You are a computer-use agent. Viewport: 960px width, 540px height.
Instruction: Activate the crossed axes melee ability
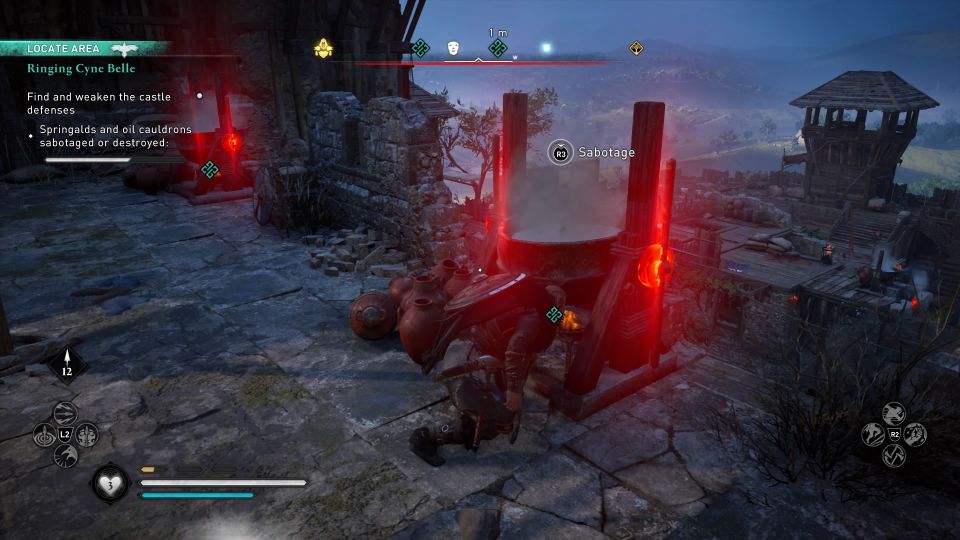point(893,456)
